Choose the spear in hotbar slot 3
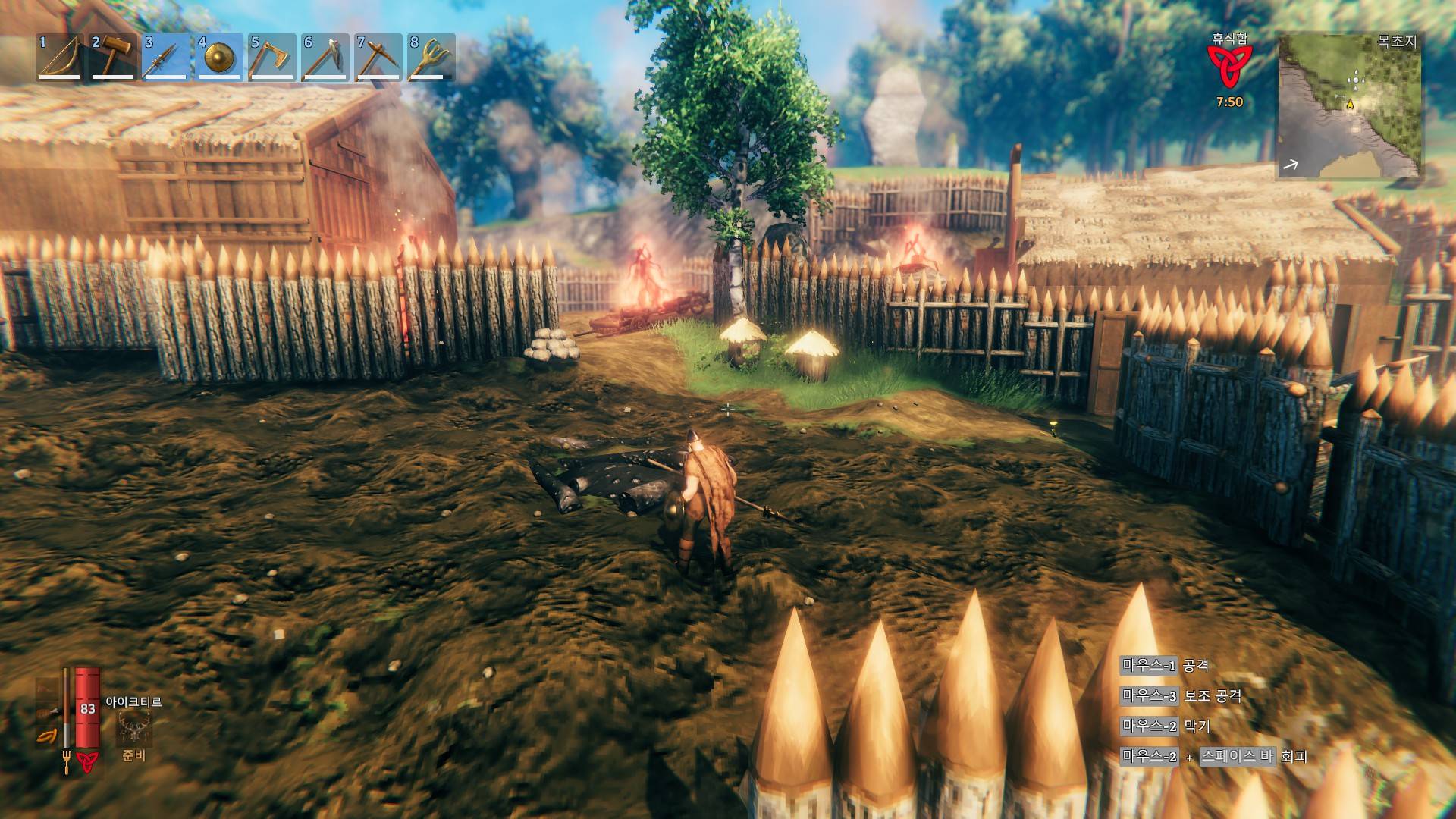The width and height of the screenshot is (1456, 819). (x=166, y=57)
